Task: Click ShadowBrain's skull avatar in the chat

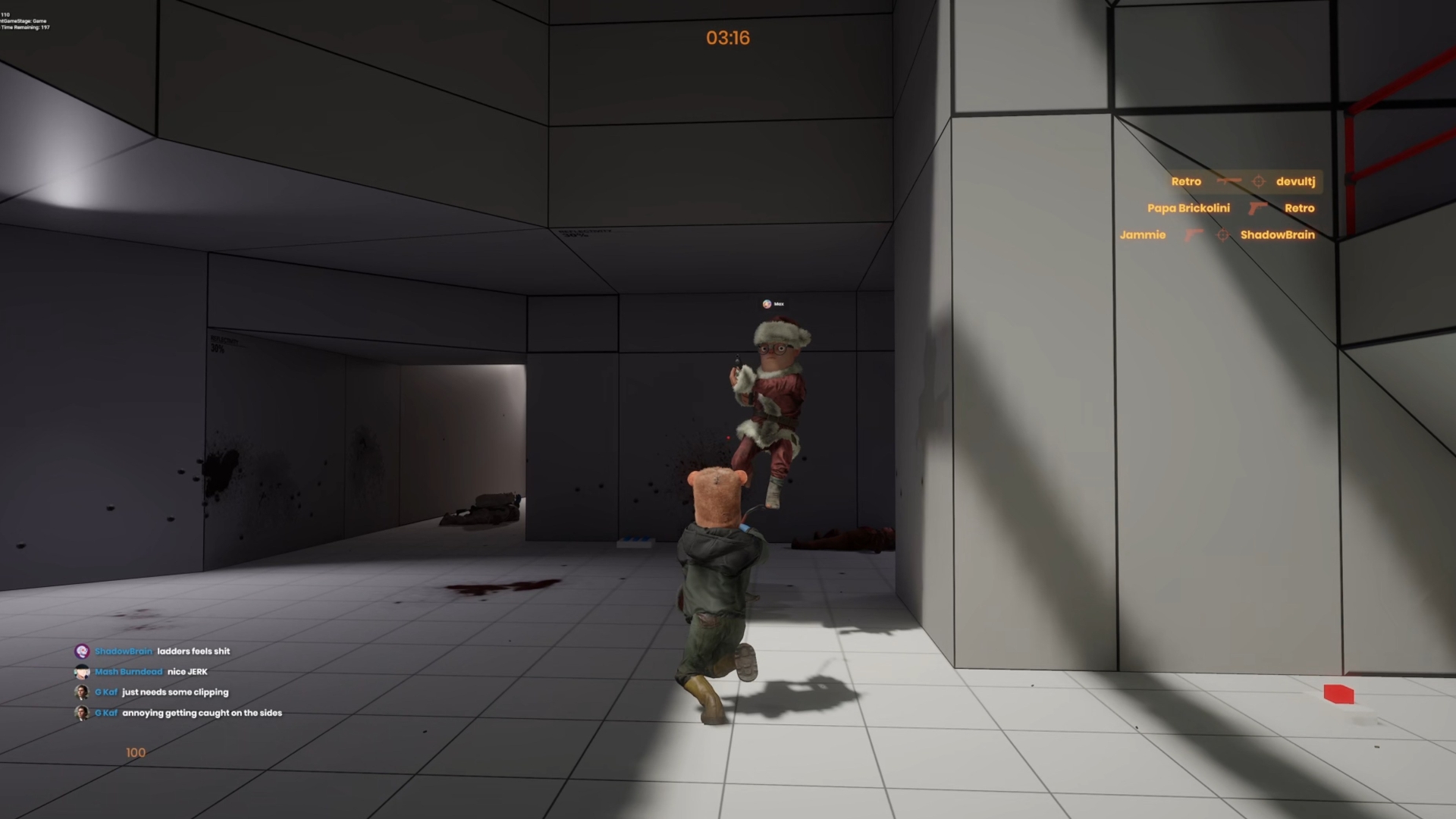Action: (82, 651)
